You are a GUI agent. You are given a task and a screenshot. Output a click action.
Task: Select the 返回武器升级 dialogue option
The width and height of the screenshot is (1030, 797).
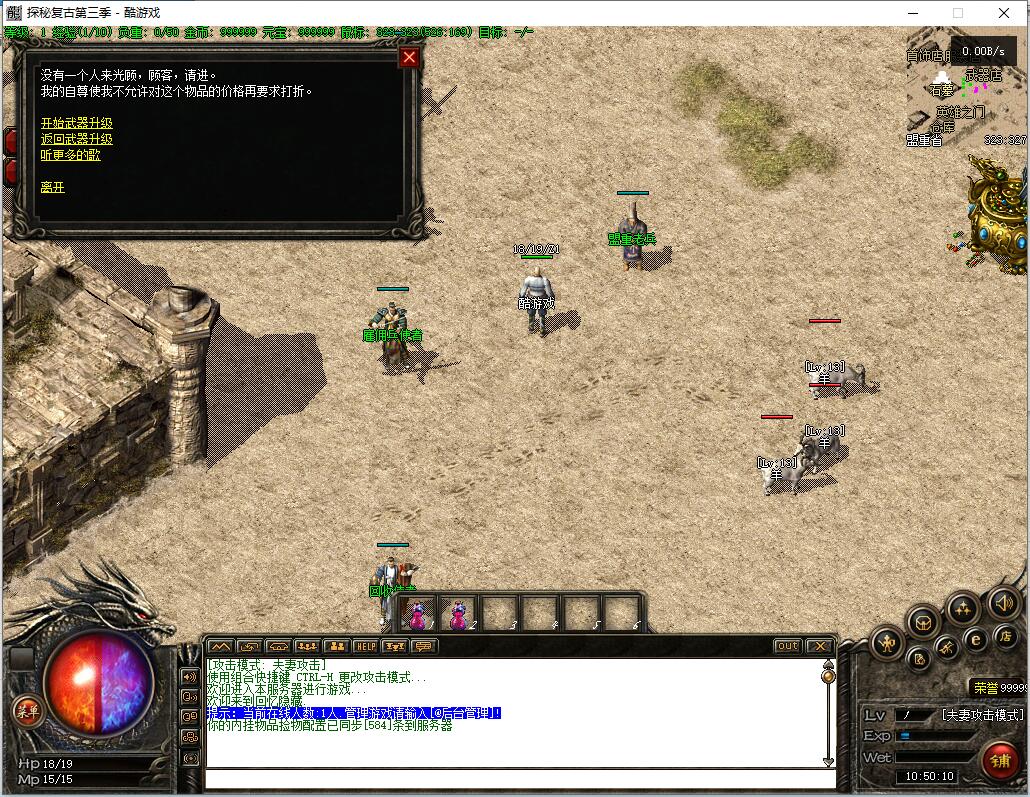pyautogui.click(x=76, y=139)
